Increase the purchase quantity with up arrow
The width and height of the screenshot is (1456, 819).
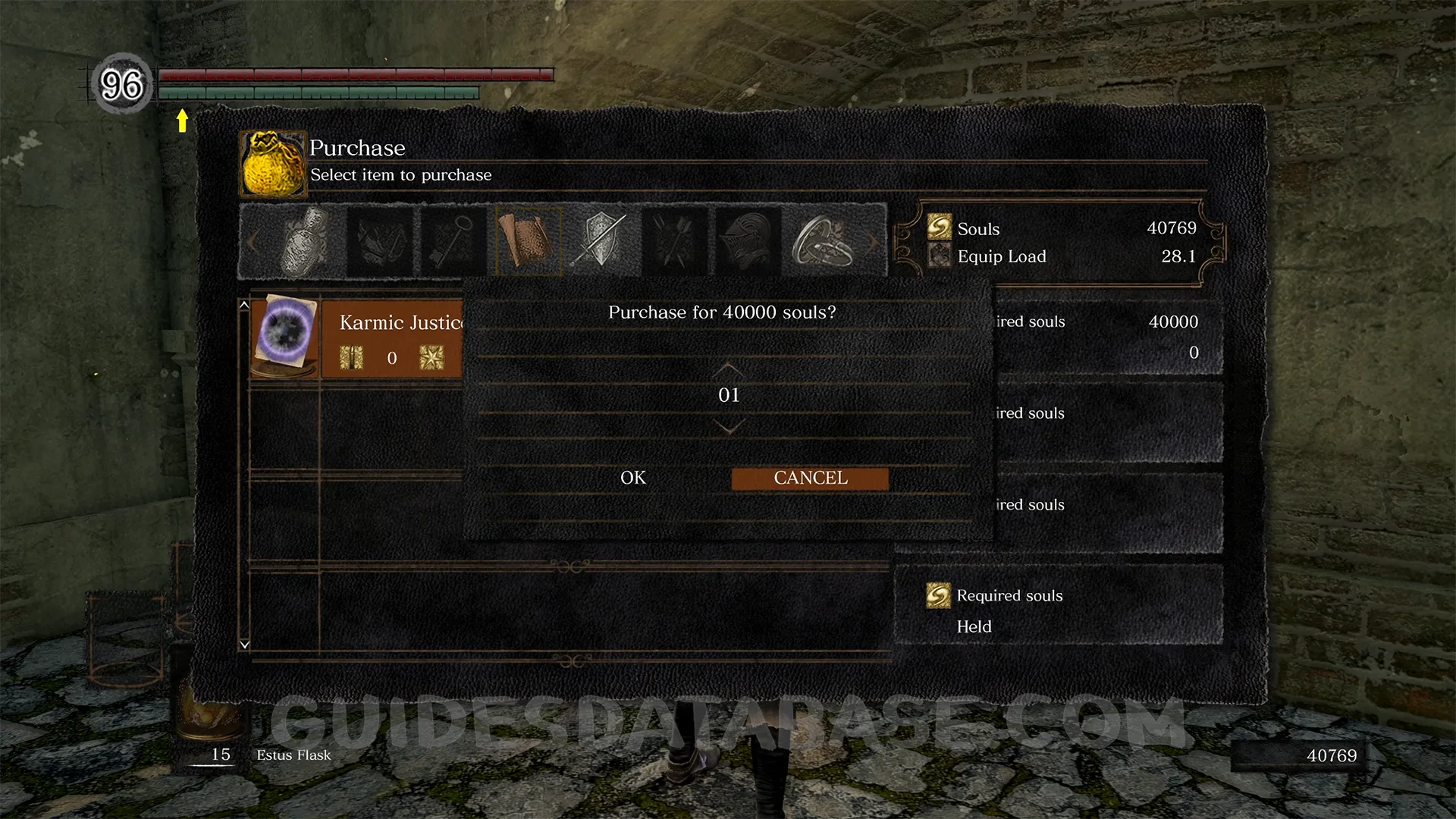(x=729, y=369)
